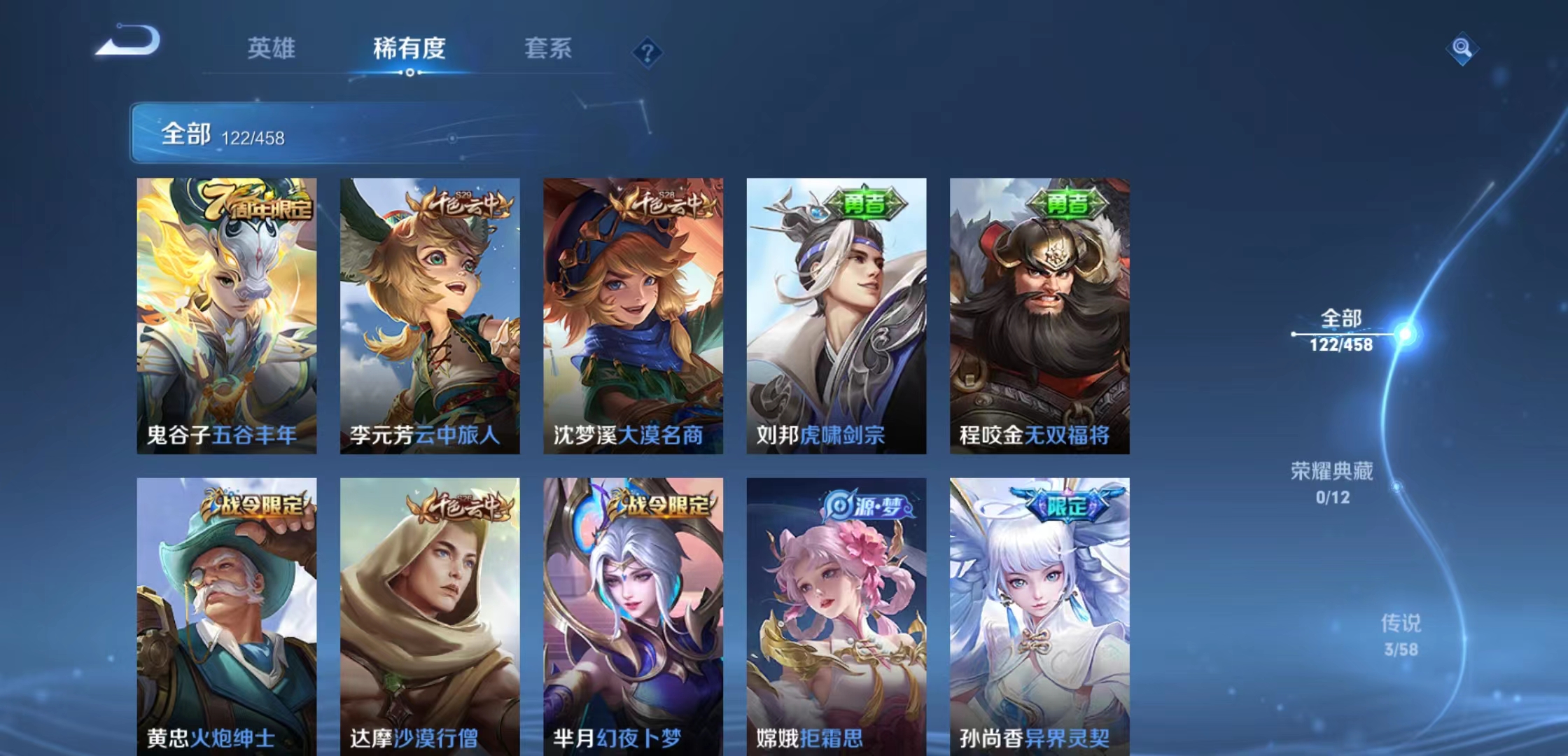Select the 嫦娥拒霜思 skin card

click(834, 609)
